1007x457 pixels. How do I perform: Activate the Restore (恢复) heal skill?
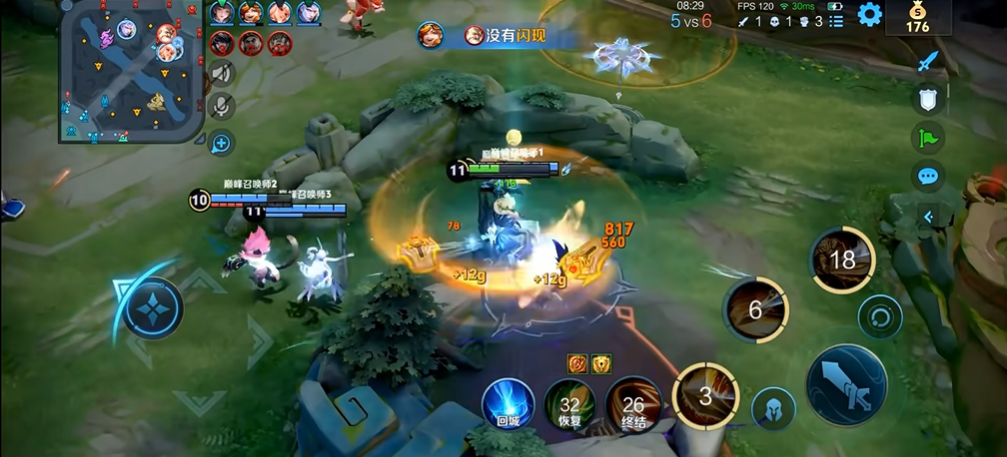coord(570,405)
